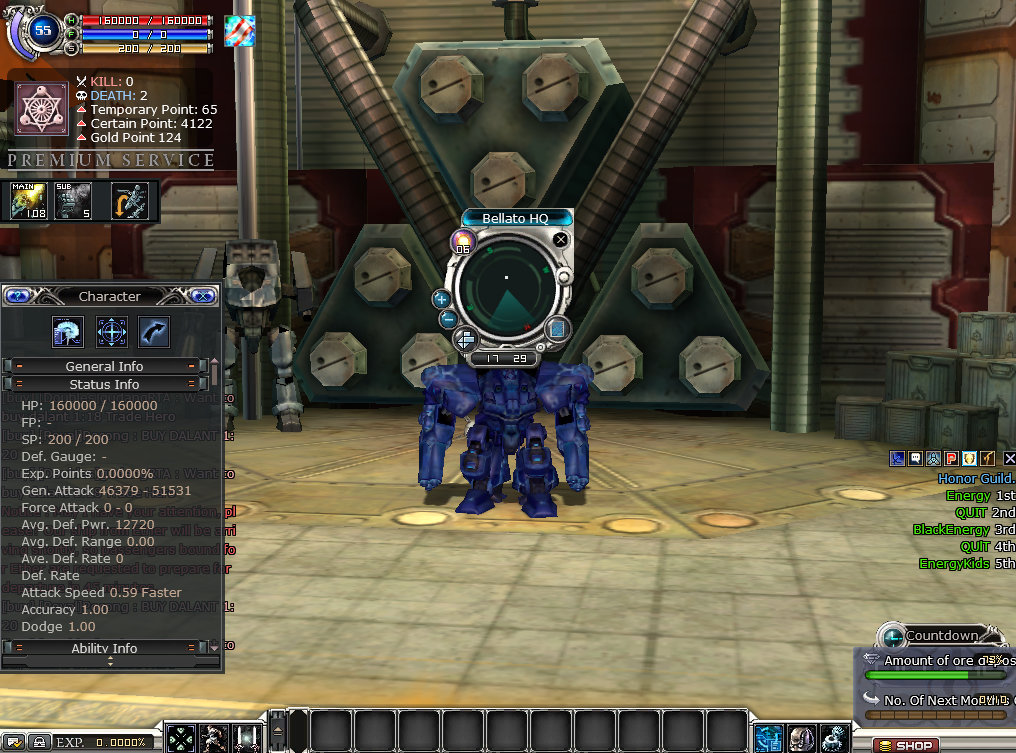
Task: Zoom out the minimap with minus button
Action: [x=448, y=319]
